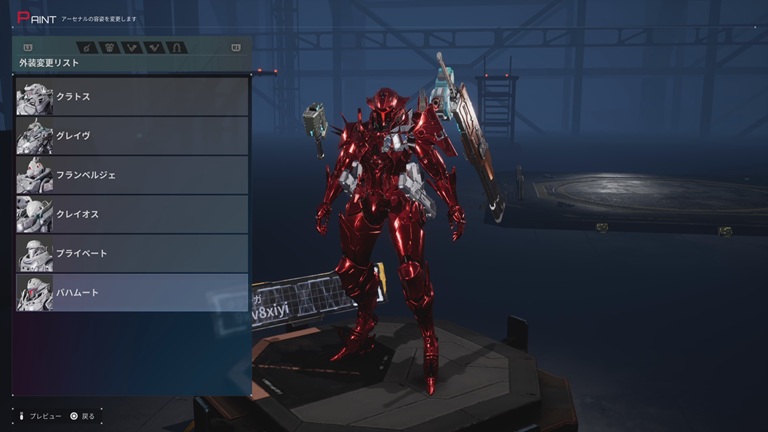Open the body part tab
The width and height of the screenshot is (768, 432).
pos(110,47)
